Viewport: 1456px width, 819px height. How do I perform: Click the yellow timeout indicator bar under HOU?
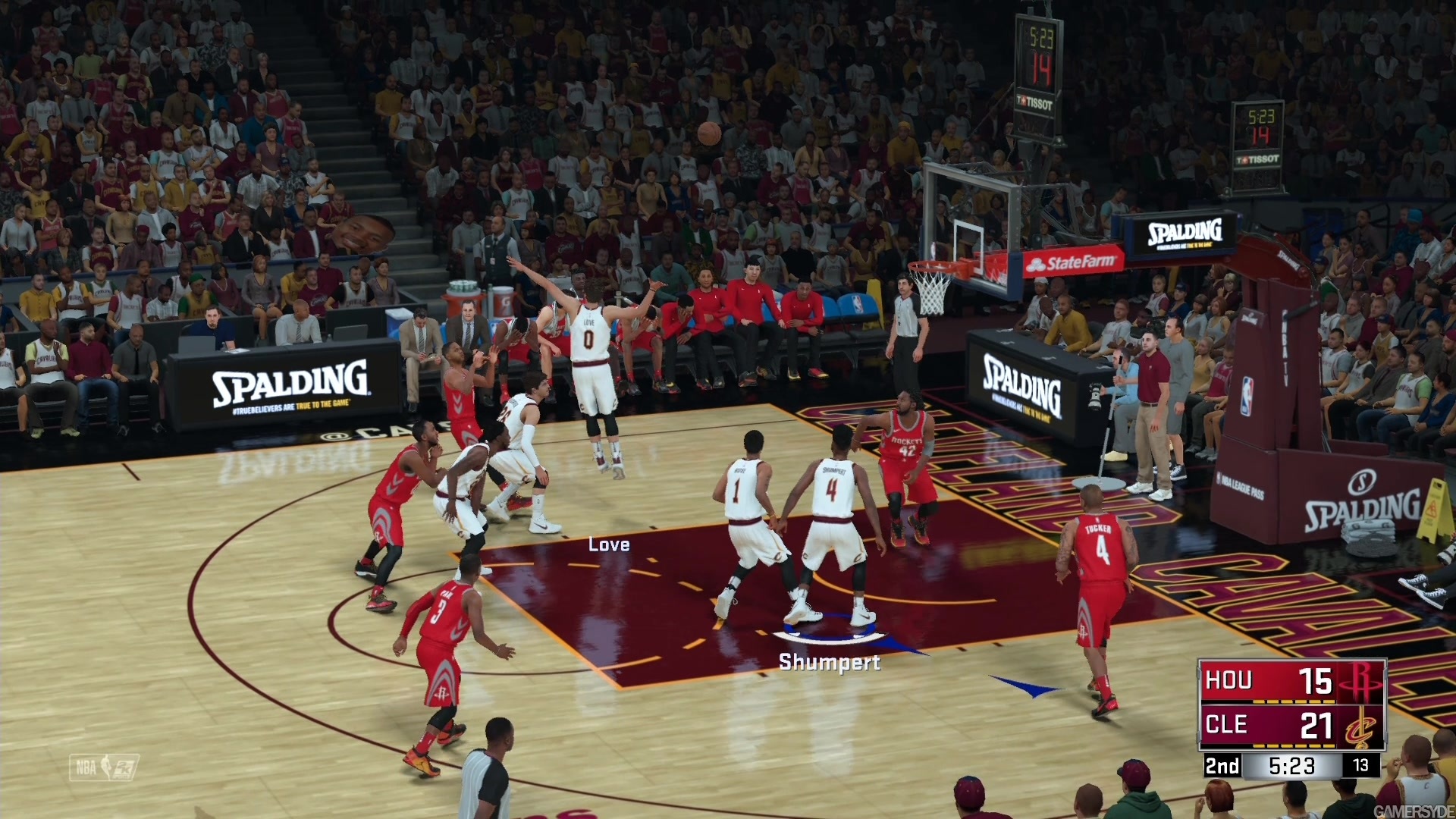1293,701
